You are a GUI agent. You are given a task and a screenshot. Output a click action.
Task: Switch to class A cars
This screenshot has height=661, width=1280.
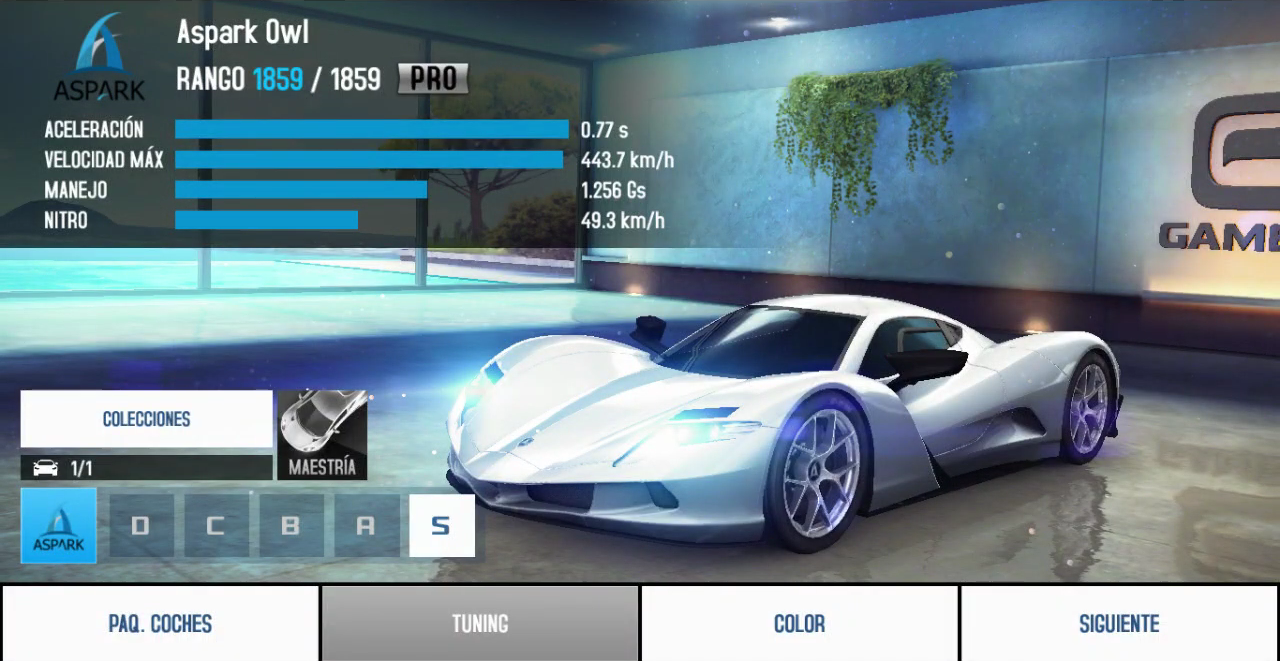coord(366,526)
